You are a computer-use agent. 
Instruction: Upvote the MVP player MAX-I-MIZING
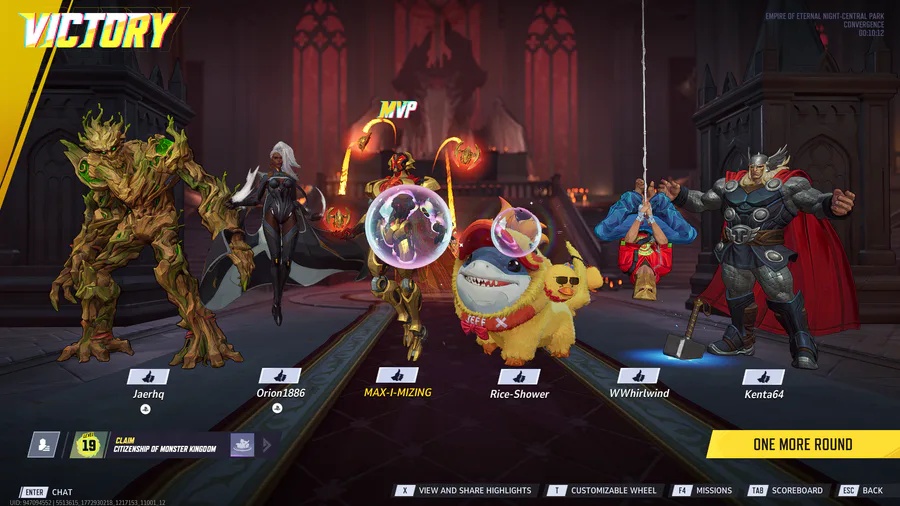[397, 375]
